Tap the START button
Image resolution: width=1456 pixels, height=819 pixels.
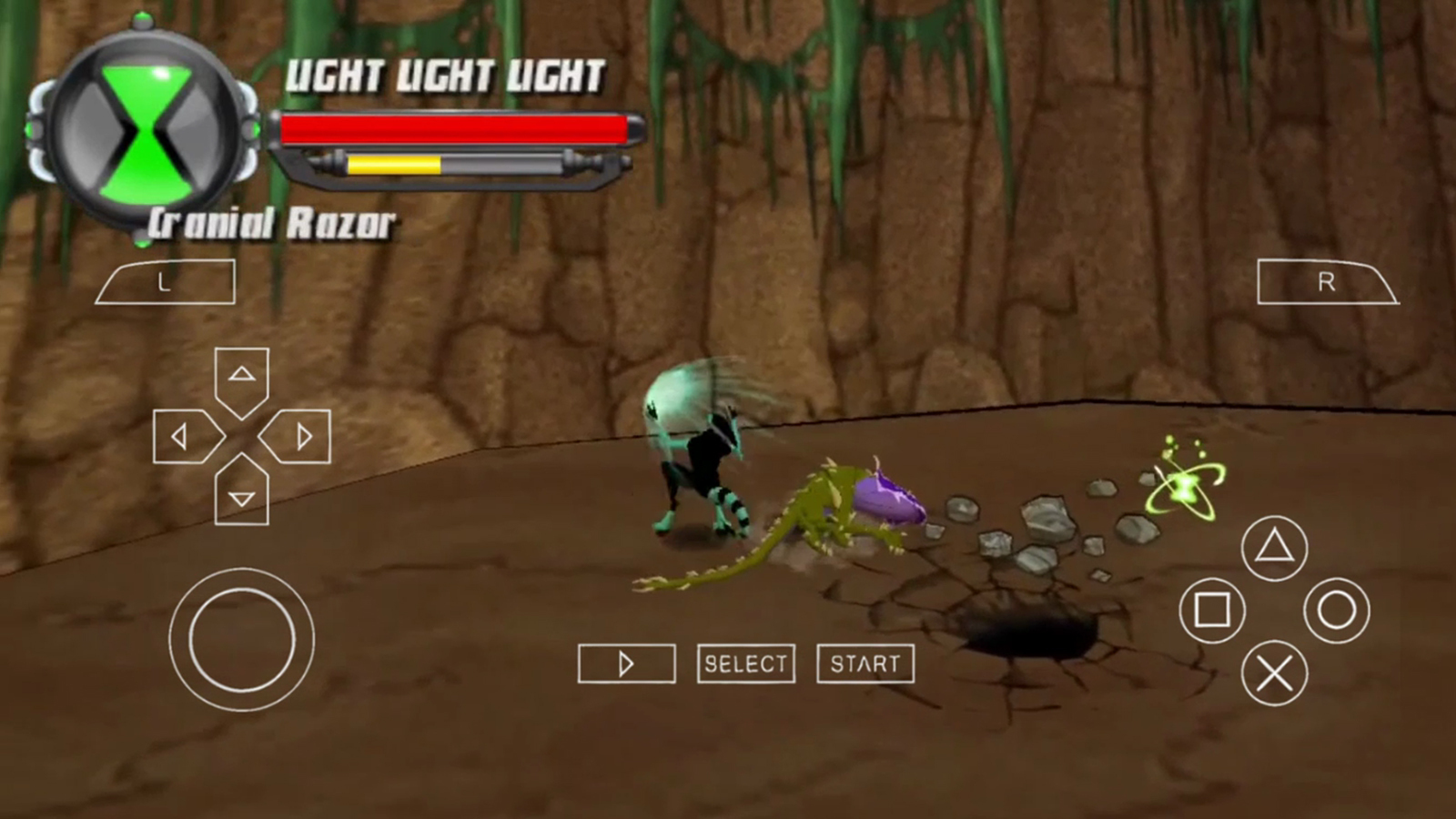click(x=865, y=663)
